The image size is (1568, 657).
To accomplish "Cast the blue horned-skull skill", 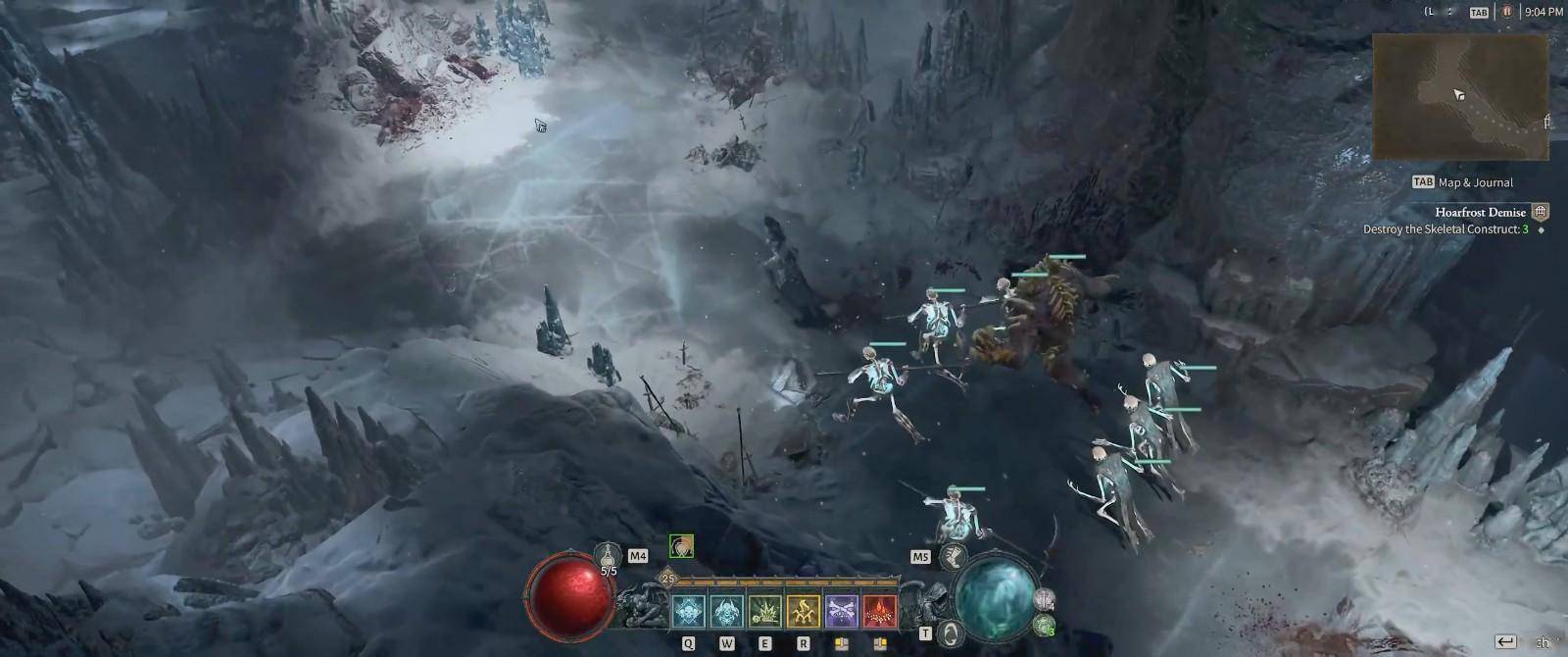I will click(x=726, y=611).
